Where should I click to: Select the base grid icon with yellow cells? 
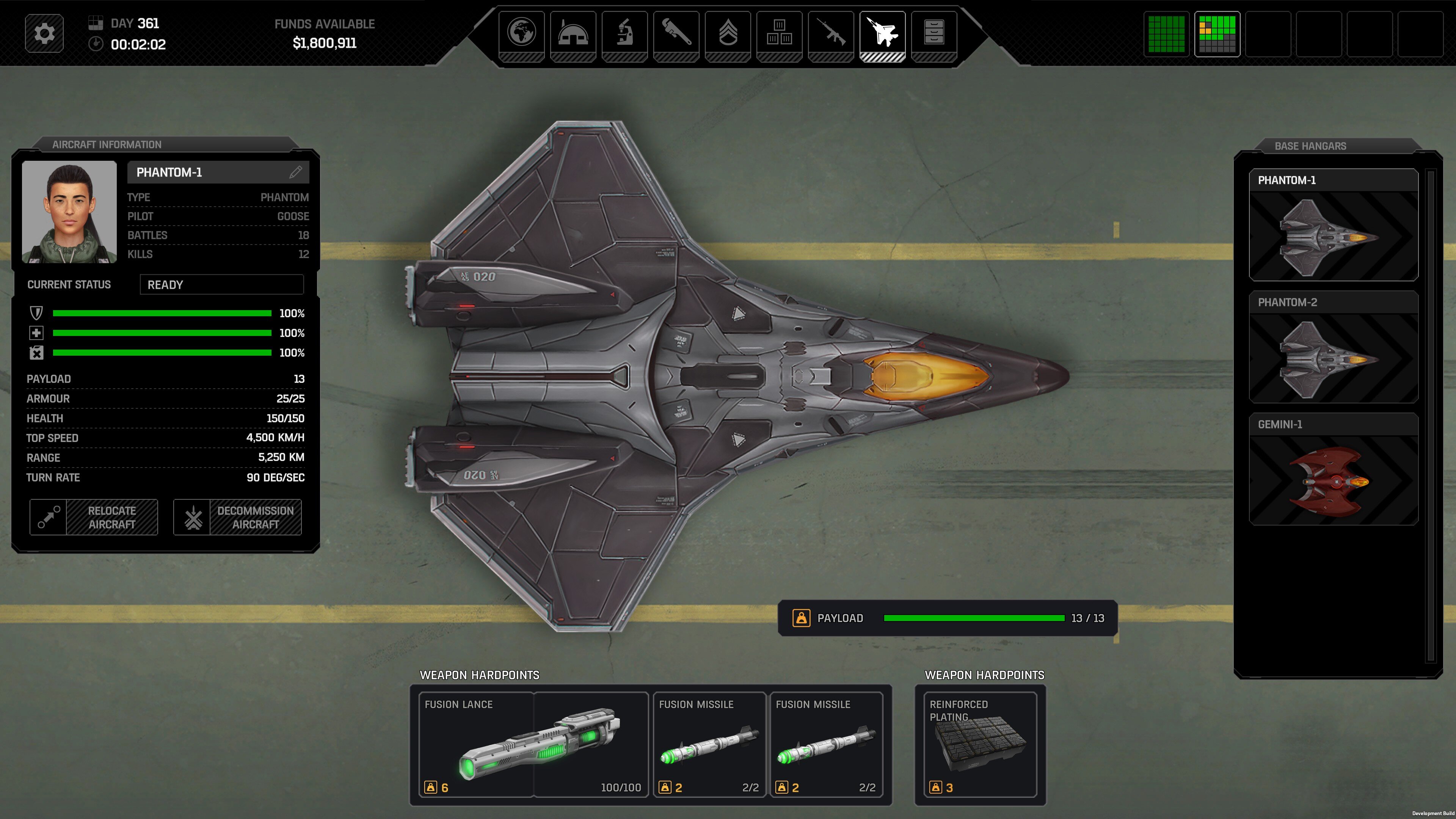coord(1217,34)
